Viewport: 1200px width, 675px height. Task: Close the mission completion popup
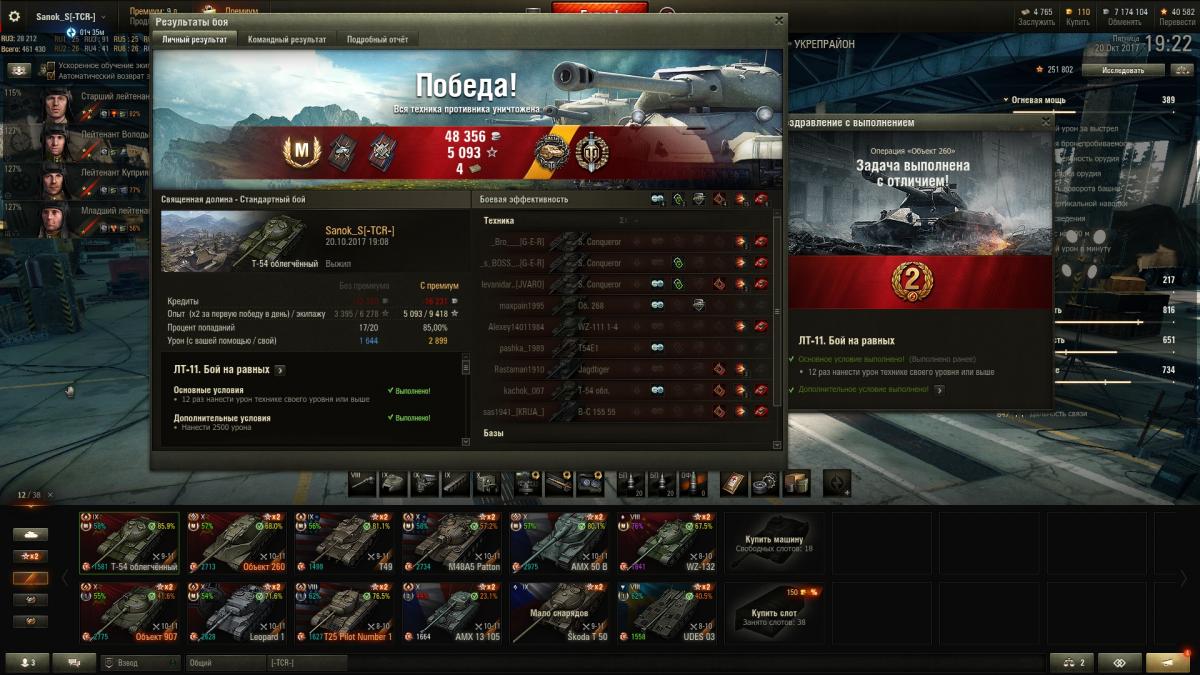[1046, 122]
